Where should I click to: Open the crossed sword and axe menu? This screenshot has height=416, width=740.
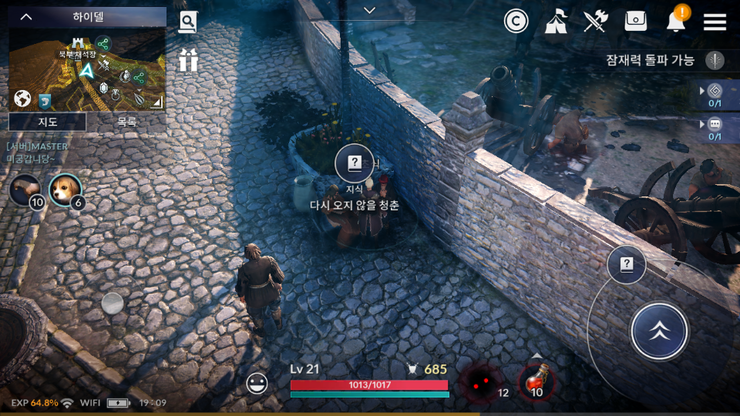[x=596, y=21]
